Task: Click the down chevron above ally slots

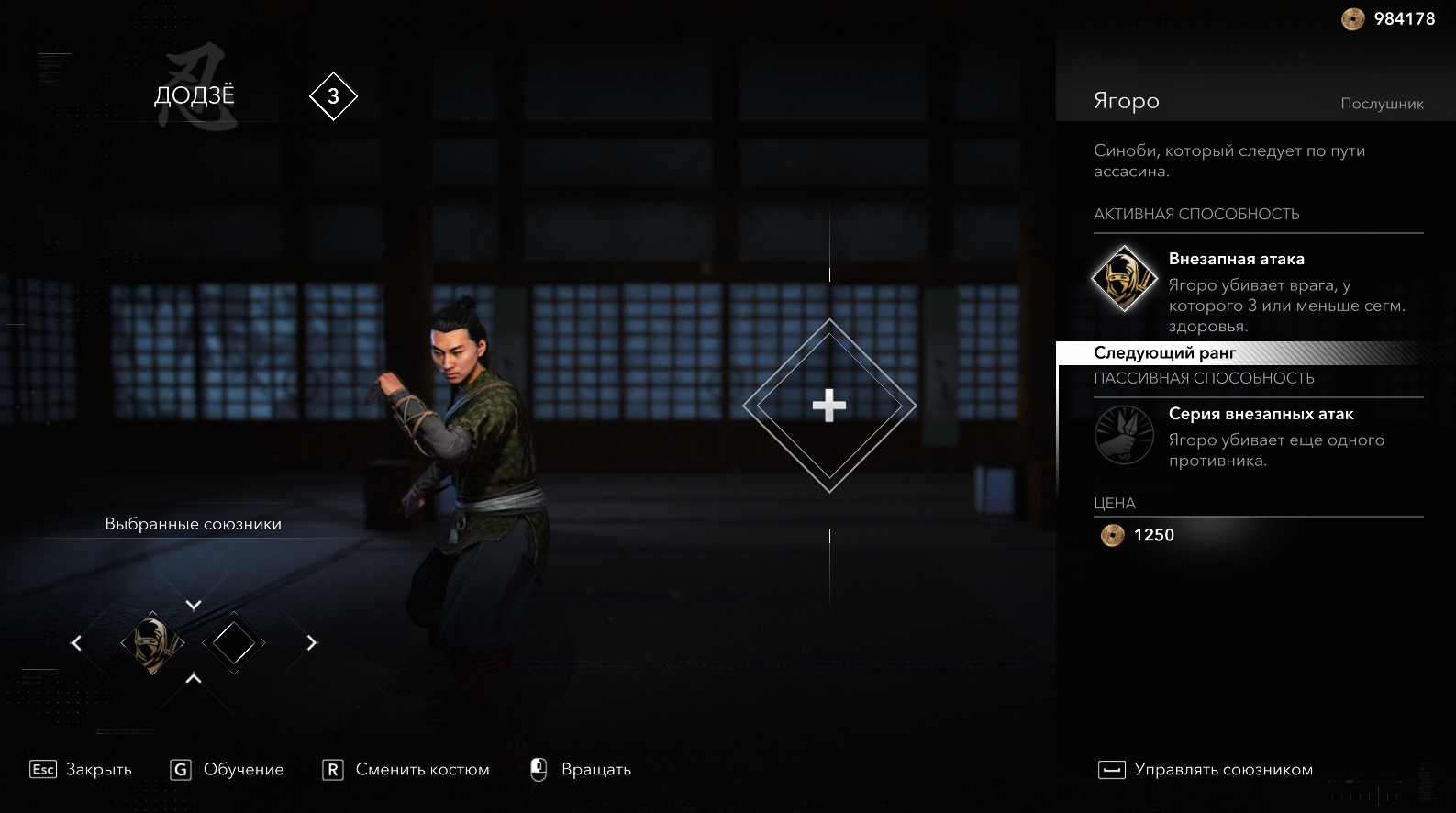Action: (x=194, y=606)
